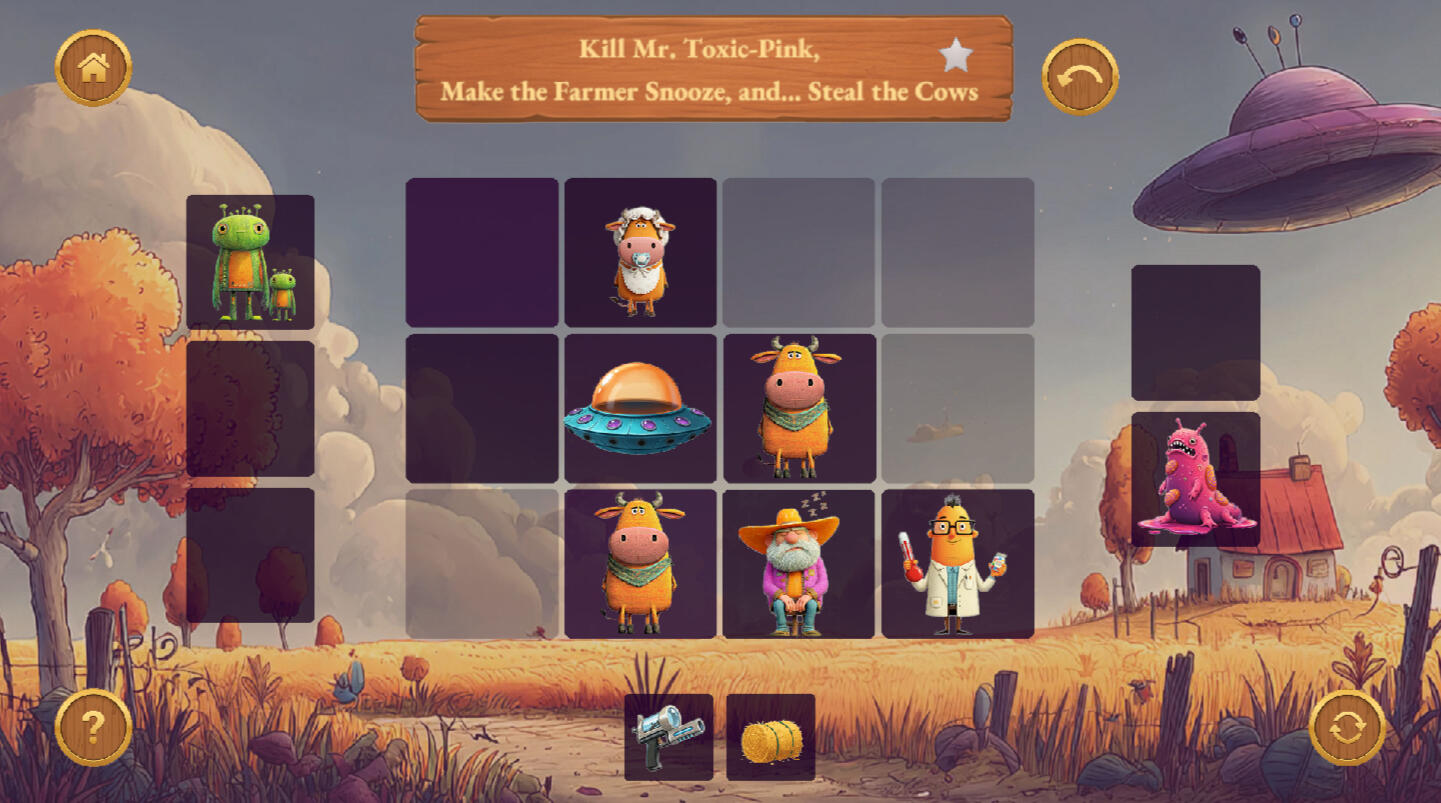The image size is (1441, 803).
Task: Open the question mark hint button
Action: [x=93, y=727]
